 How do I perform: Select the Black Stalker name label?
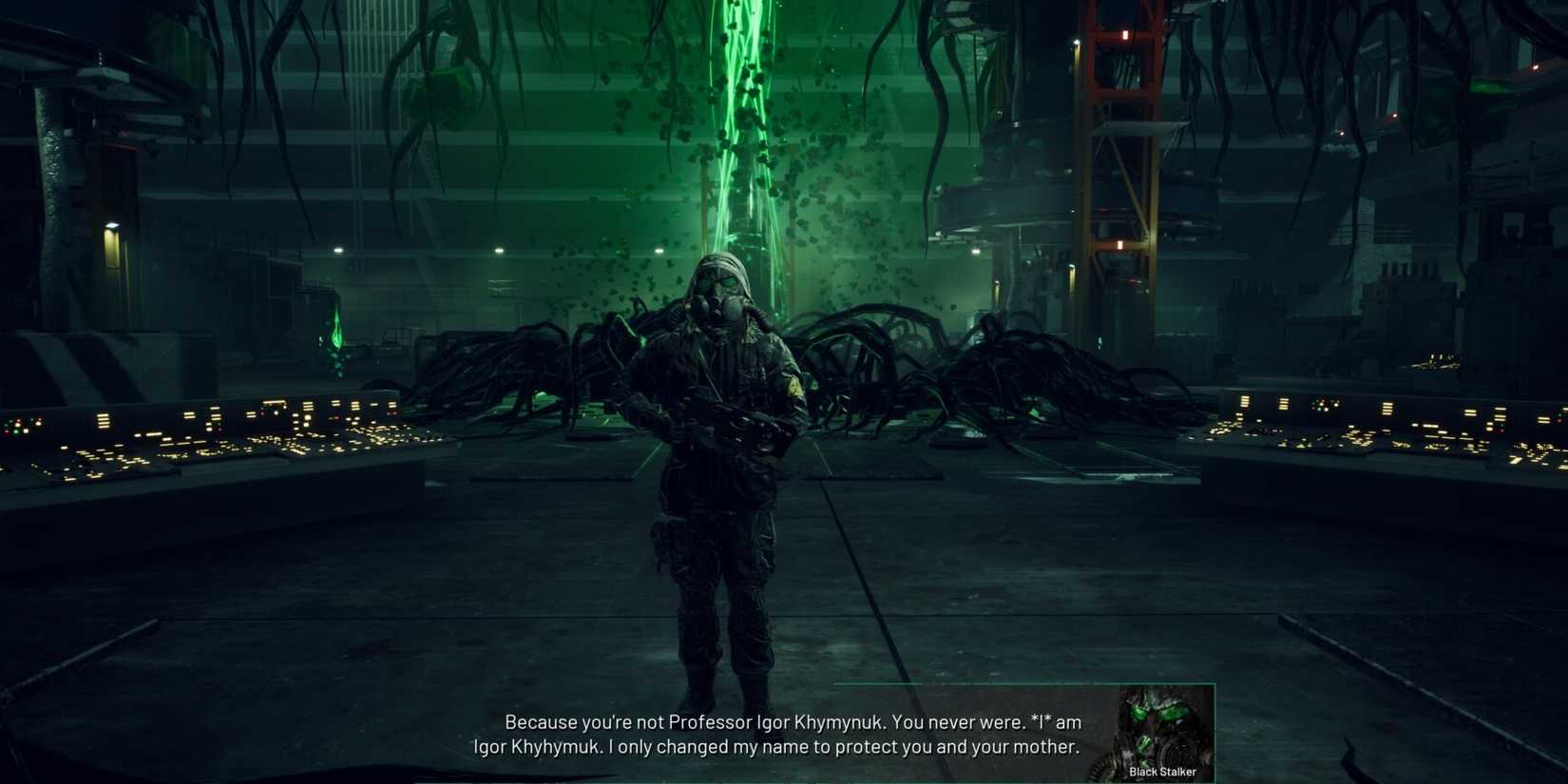point(1161,772)
